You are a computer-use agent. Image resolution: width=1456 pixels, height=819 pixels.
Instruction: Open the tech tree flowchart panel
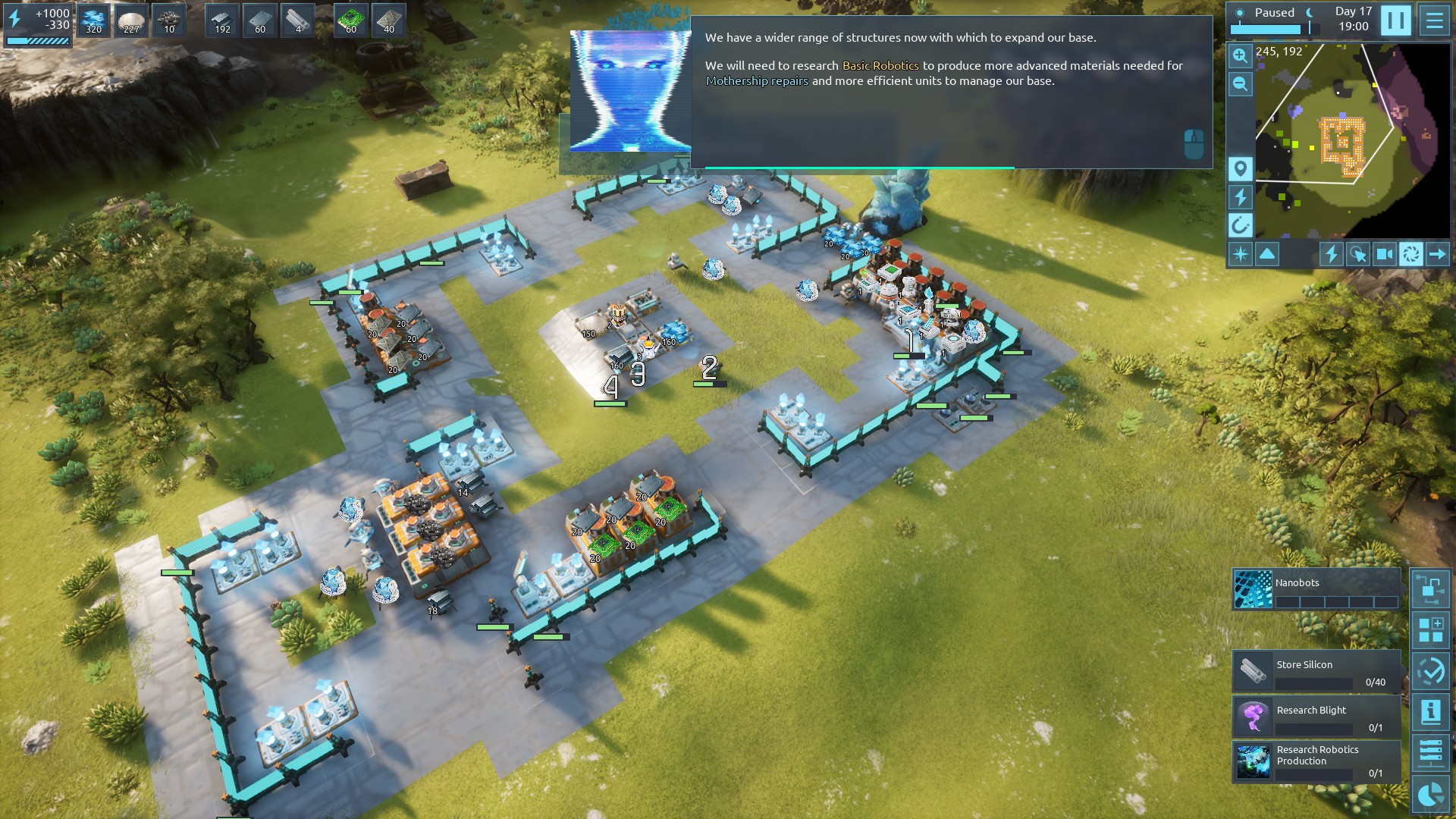pos(1430,589)
